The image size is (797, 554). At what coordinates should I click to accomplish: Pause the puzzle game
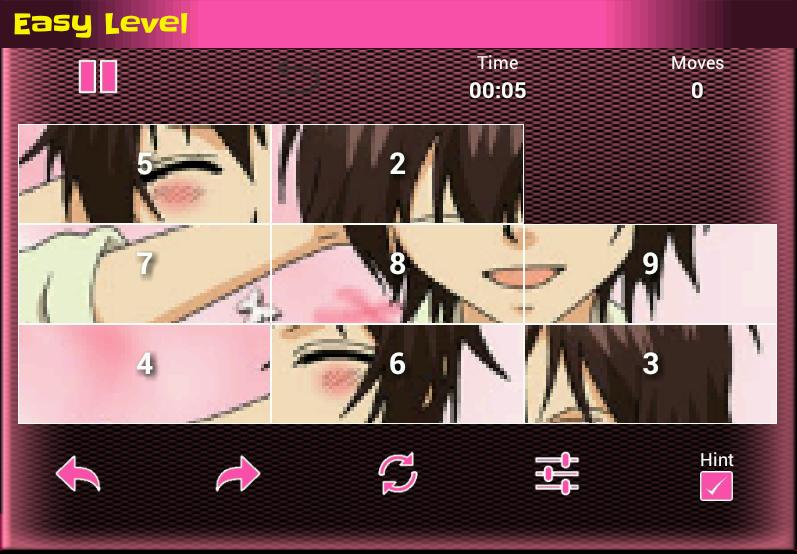coord(98,77)
